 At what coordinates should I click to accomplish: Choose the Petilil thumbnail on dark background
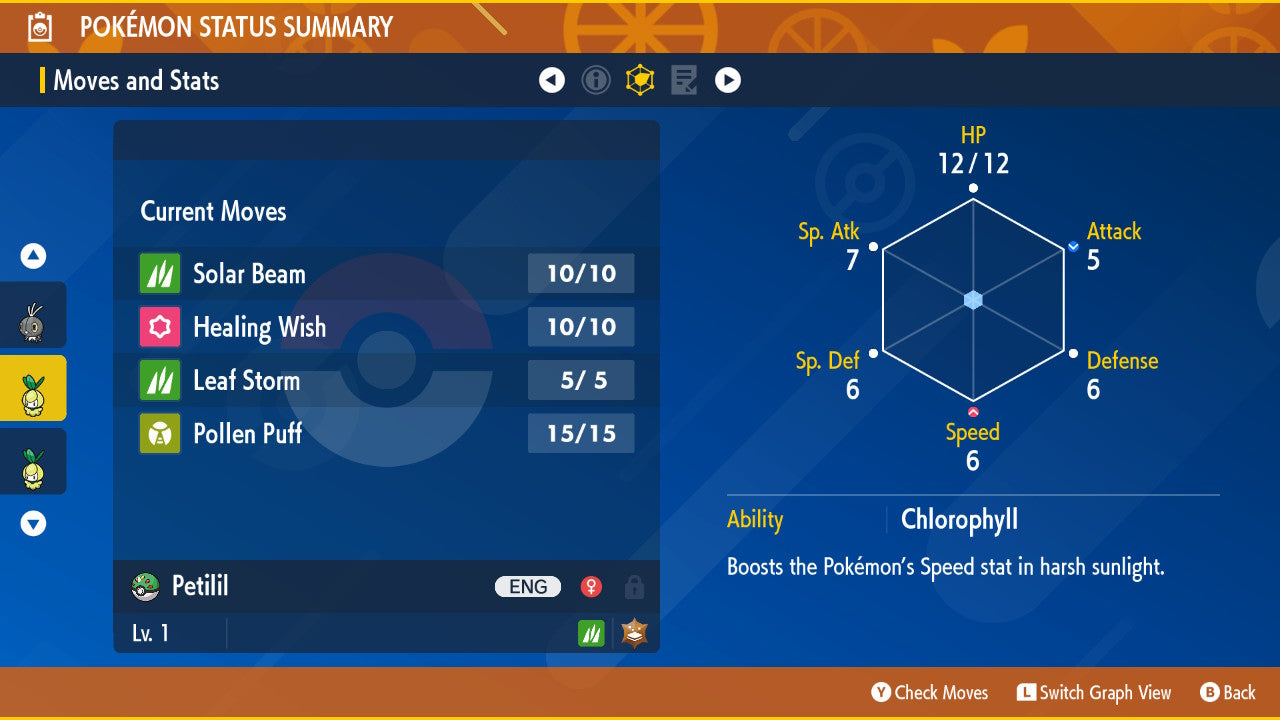[x=33, y=462]
